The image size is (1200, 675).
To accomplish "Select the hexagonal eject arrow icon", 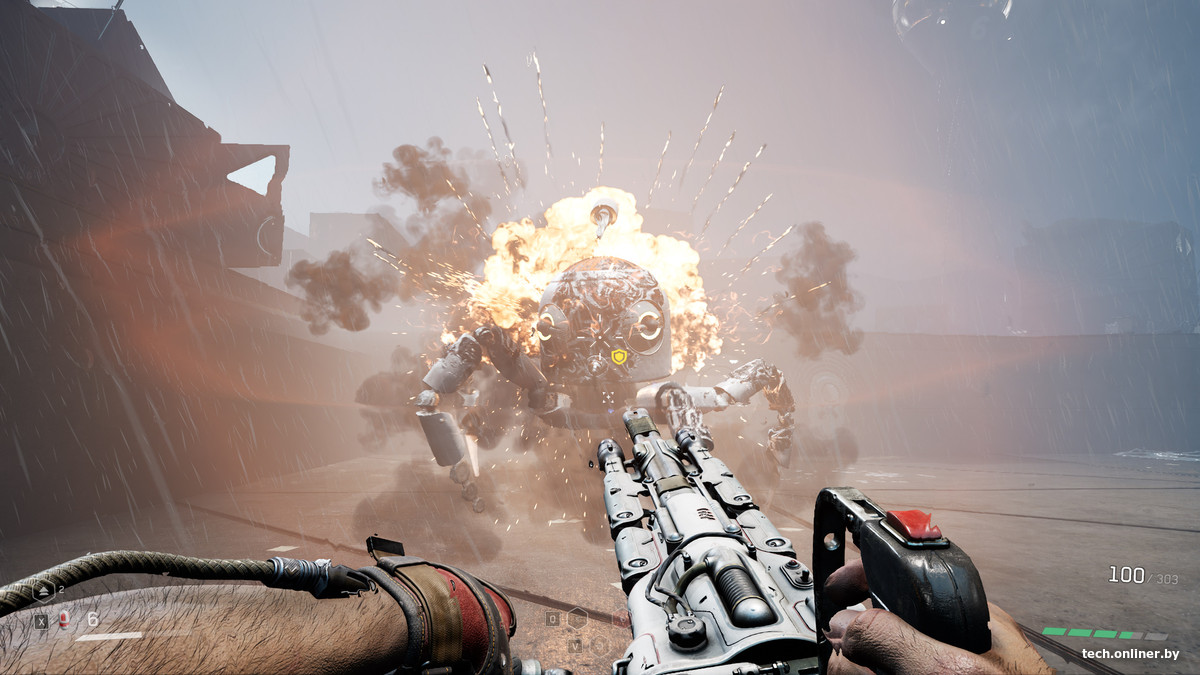I will (44, 591).
